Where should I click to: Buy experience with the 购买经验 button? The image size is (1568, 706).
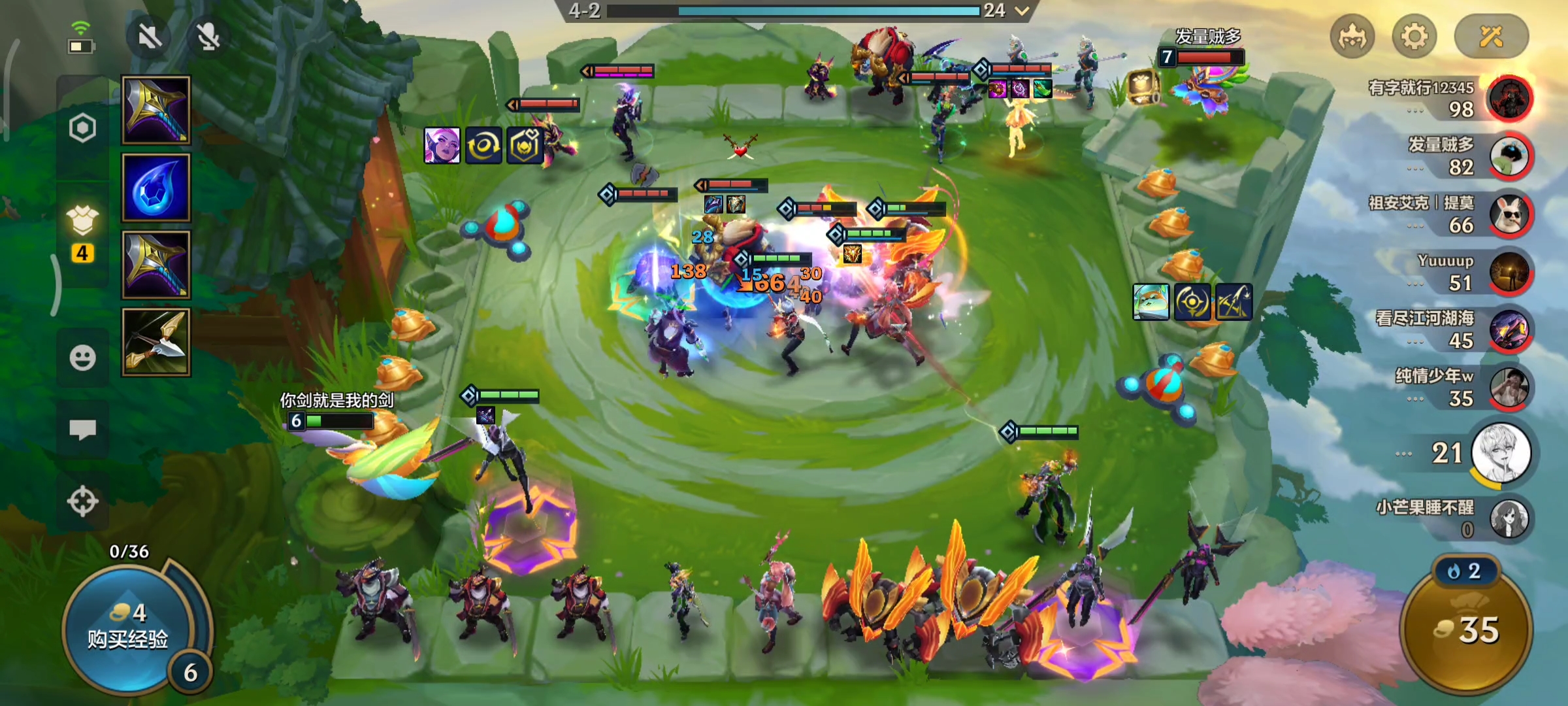pyautogui.click(x=128, y=628)
